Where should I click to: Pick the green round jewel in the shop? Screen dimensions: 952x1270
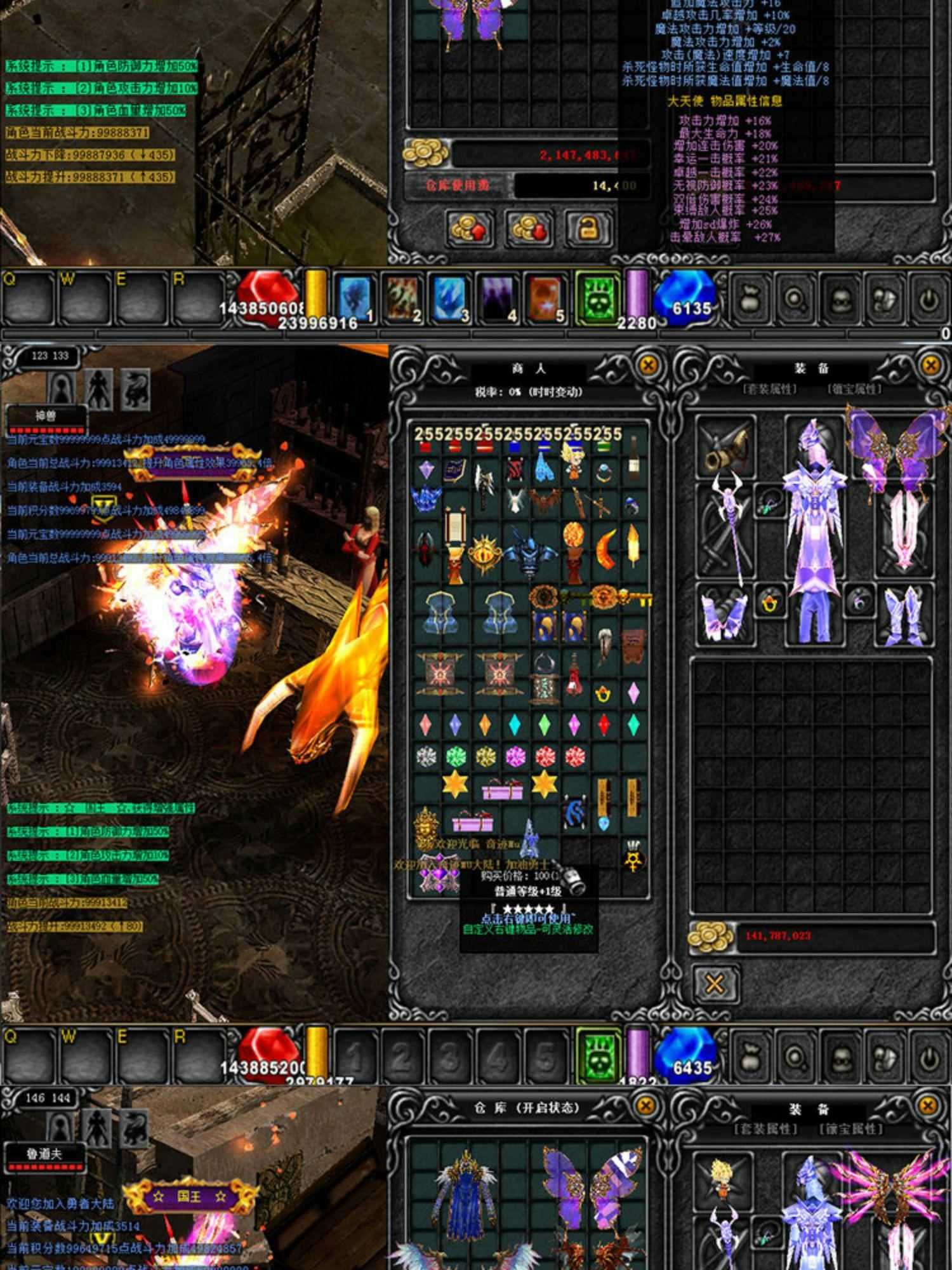tap(455, 756)
